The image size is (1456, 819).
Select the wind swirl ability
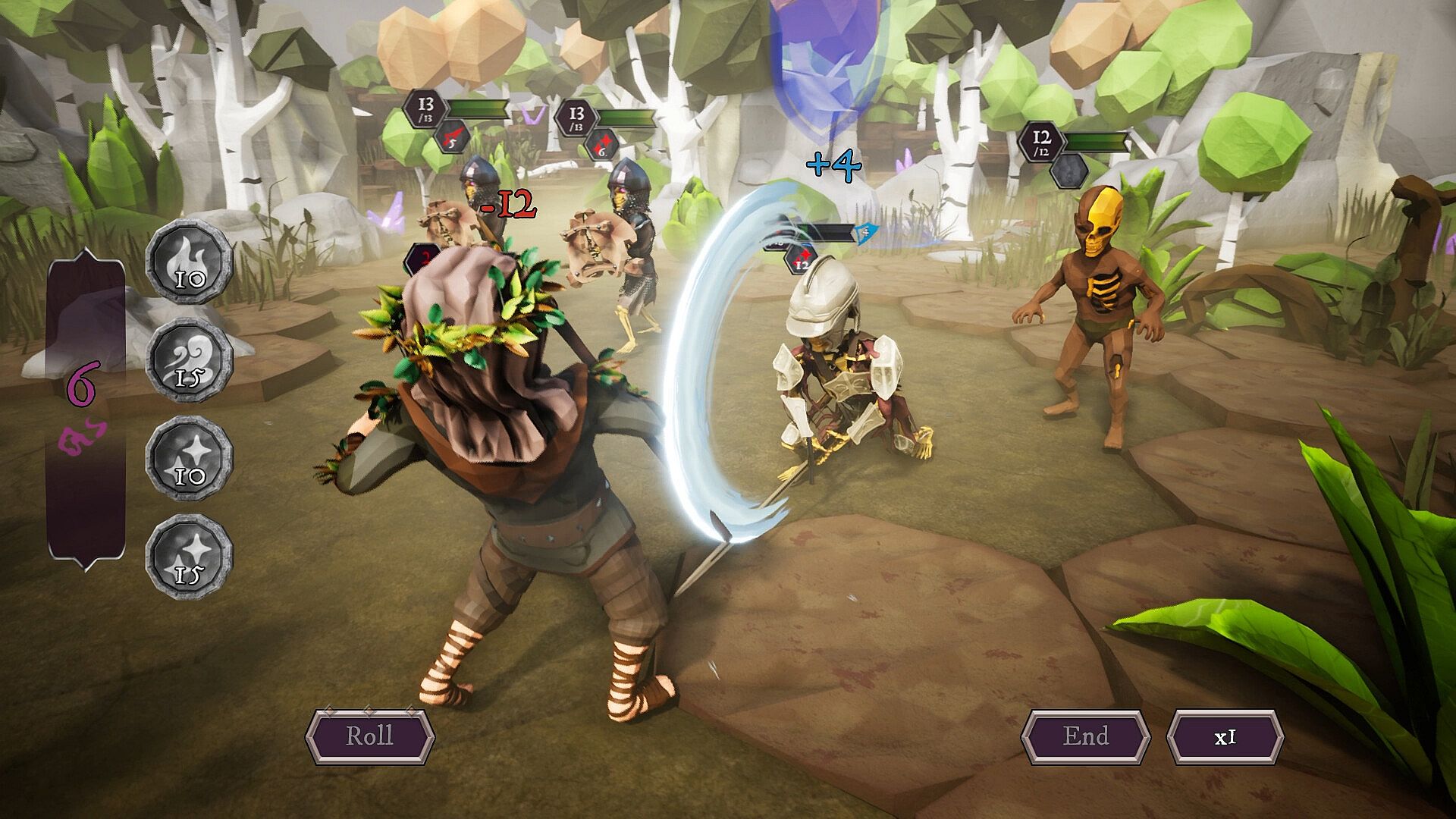(189, 360)
